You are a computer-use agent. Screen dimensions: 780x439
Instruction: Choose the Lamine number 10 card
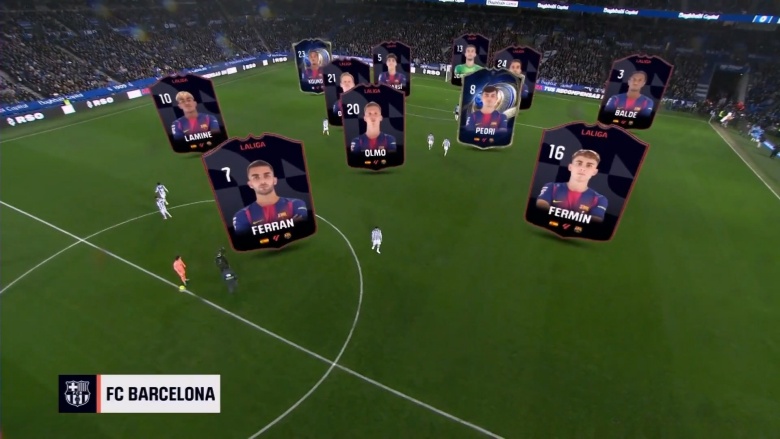(x=189, y=113)
